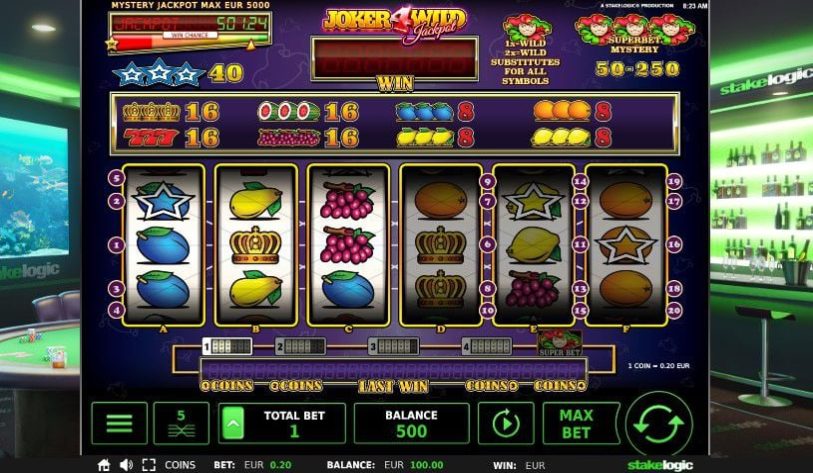
Task: Go to the home lobby
Action: [103, 465]
